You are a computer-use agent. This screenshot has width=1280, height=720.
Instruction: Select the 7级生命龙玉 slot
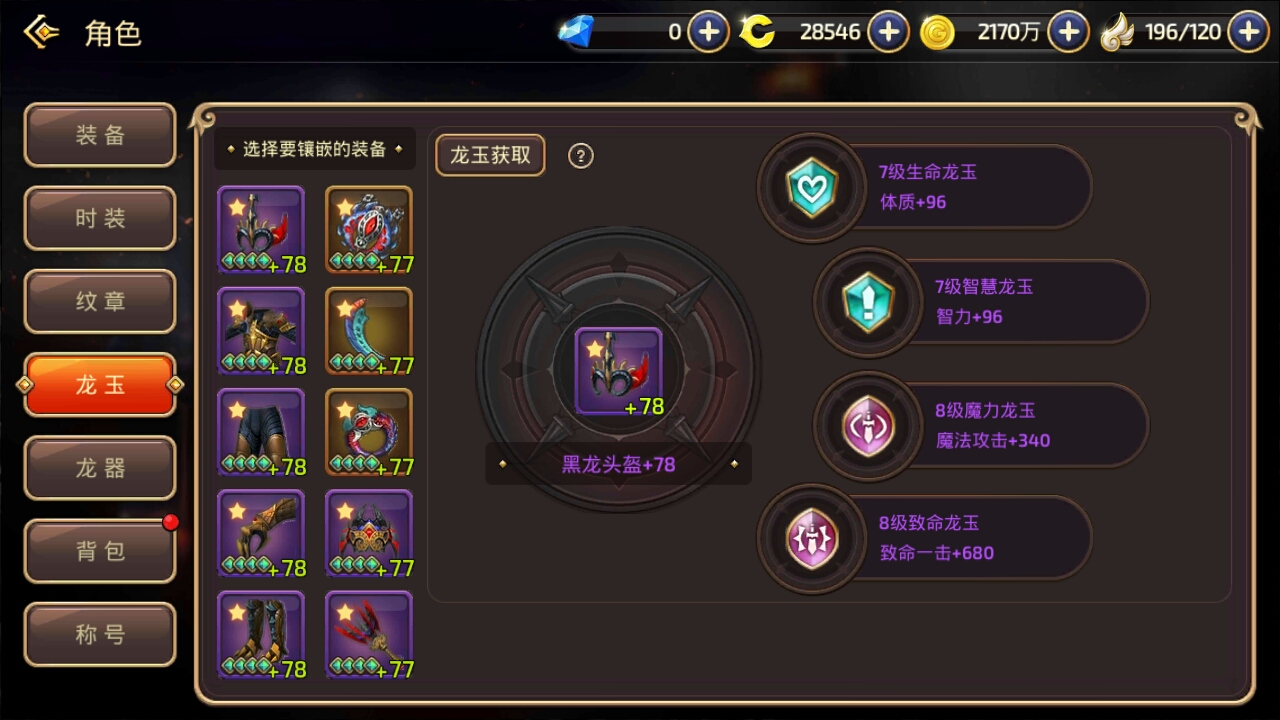(811, 187)
